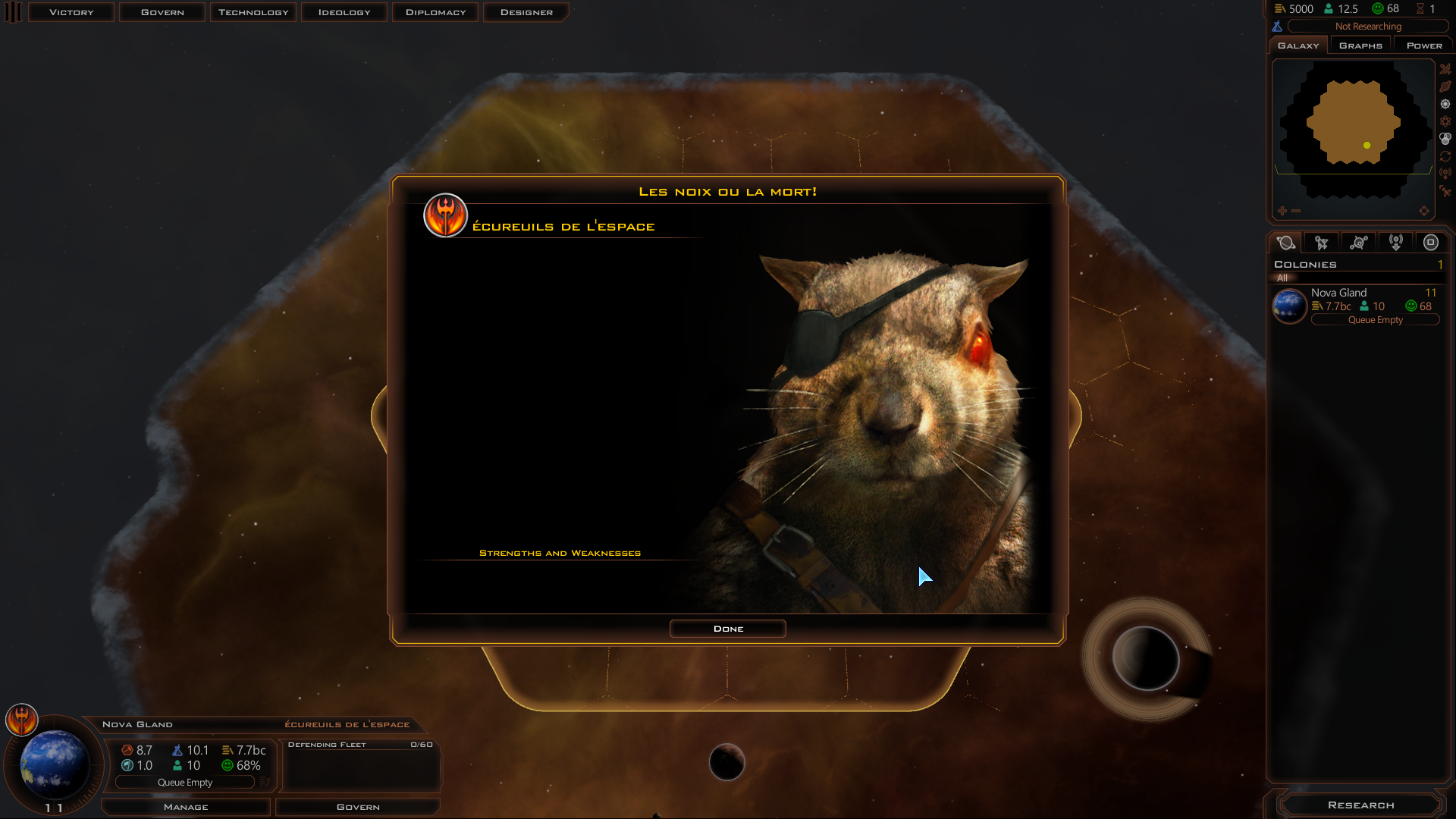
Task: Switch to the Graphs tab
Action: tap(1360, 45)
